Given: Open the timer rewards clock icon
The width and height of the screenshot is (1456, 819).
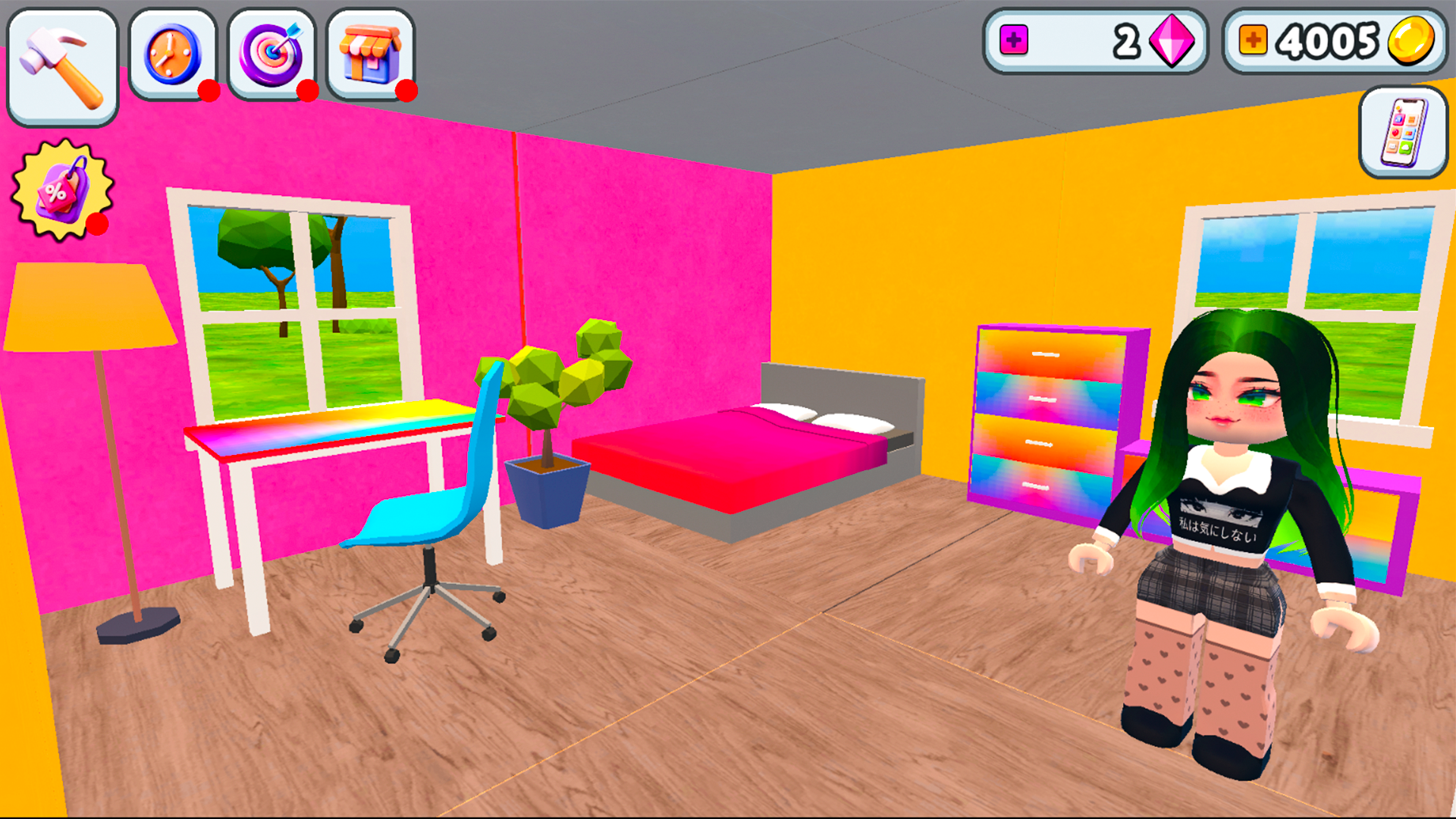Looking at the screenshot, I should [x=173, y=53].
